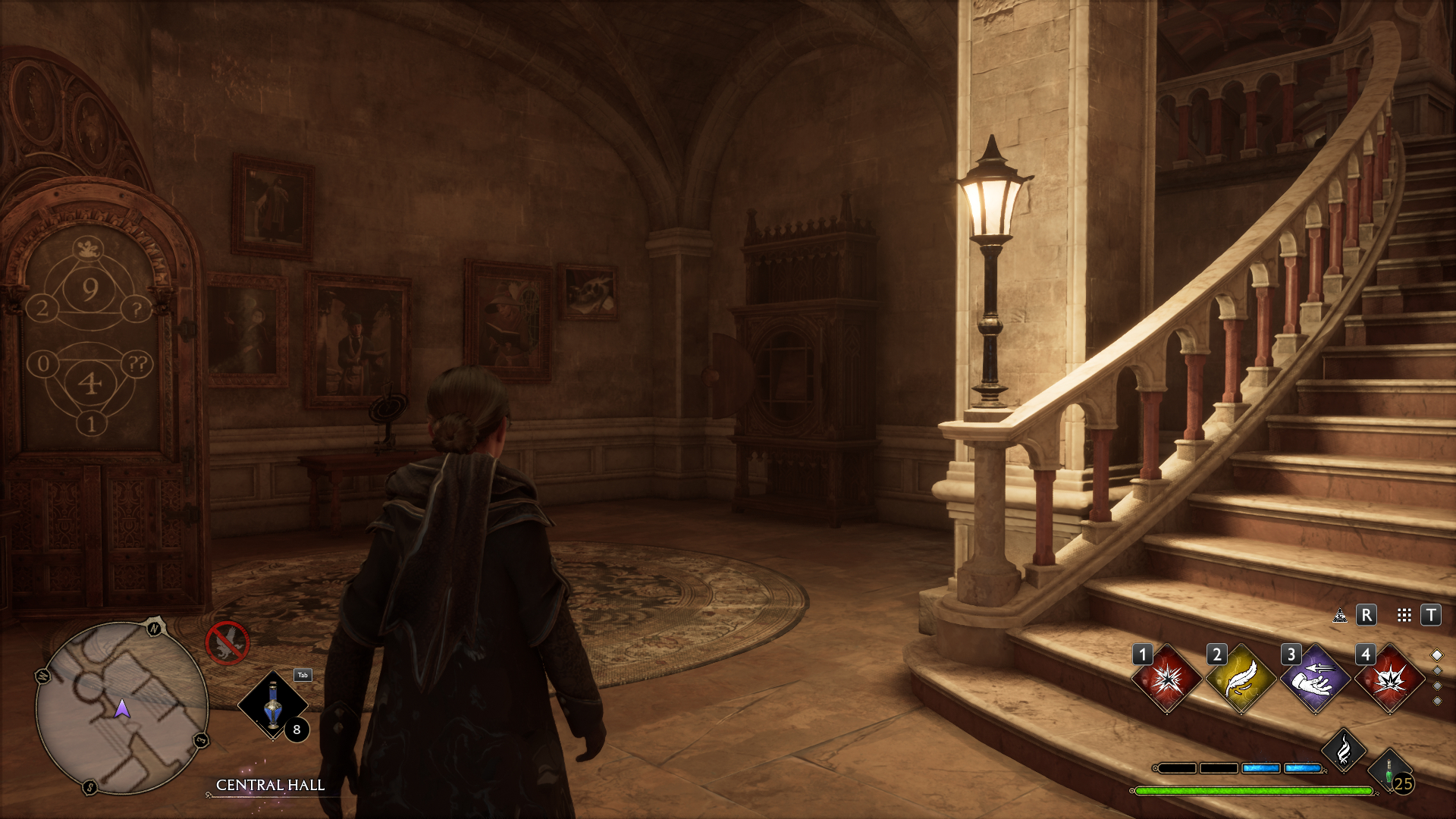Open the dotted grid tool wheel icon
The image size is (1456, 819).
[x=1404, y=615]
